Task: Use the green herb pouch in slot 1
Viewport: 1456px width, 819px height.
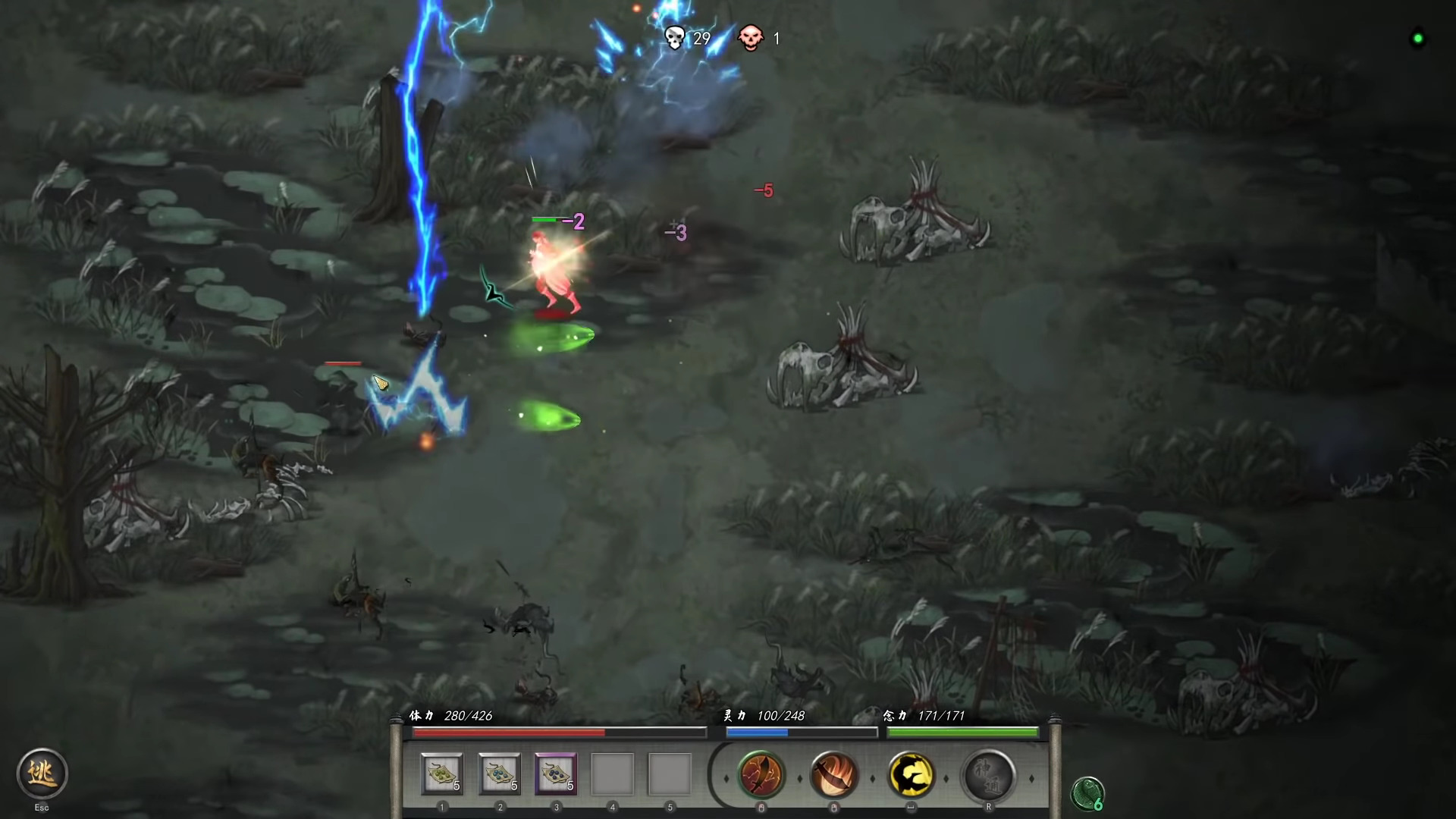Action: [x=441, y=772]
